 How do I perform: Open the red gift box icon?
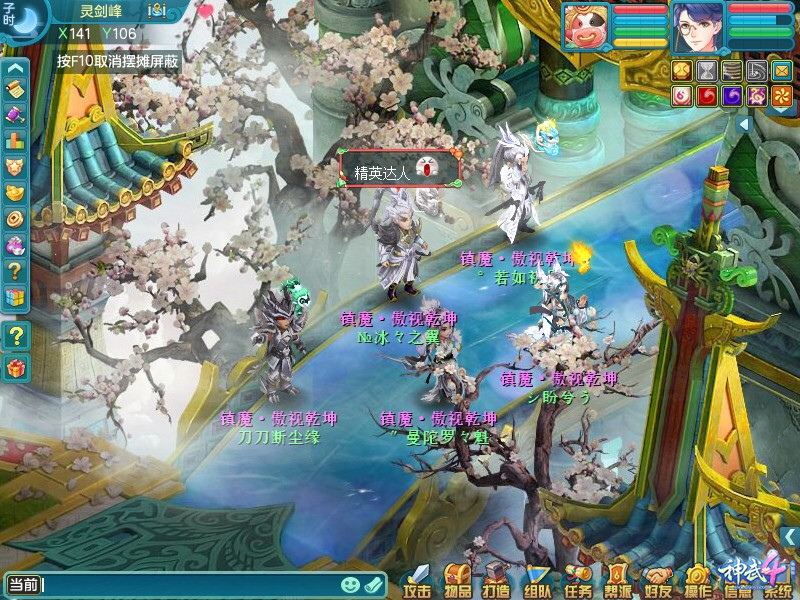15,369
